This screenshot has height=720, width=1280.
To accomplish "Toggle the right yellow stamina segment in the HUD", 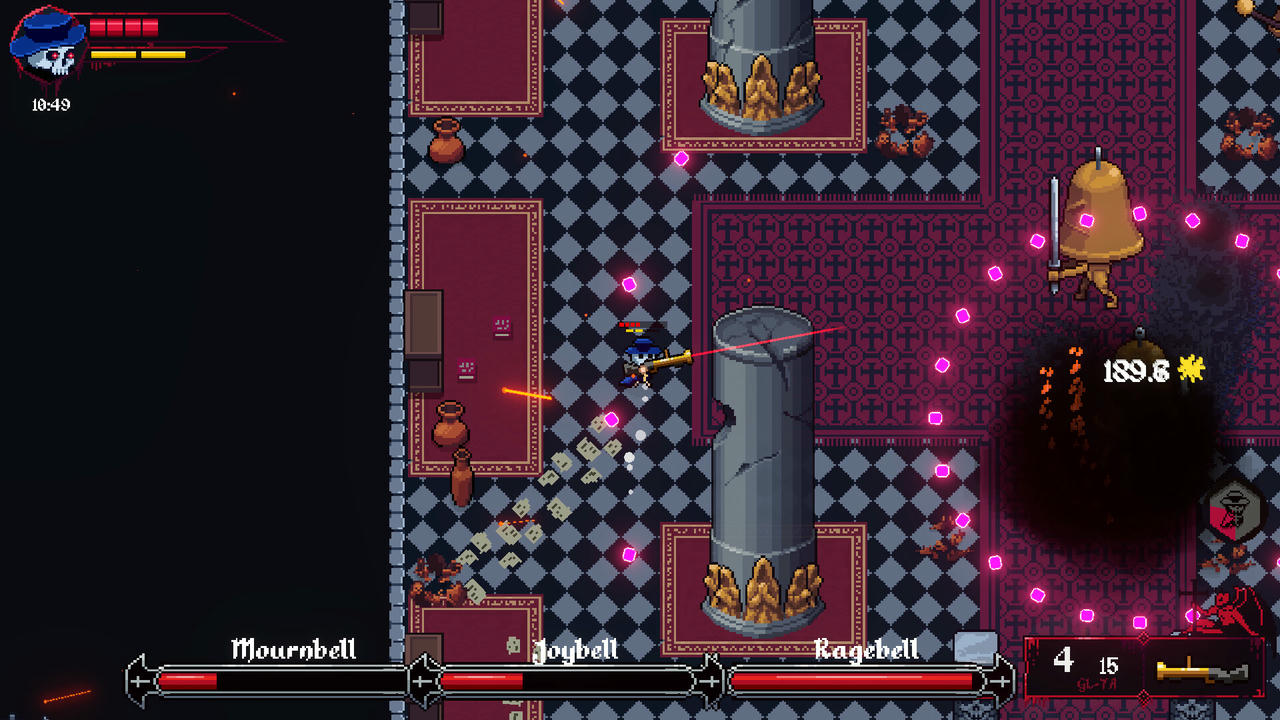I will pyautogui.click(x=163, y=54).
